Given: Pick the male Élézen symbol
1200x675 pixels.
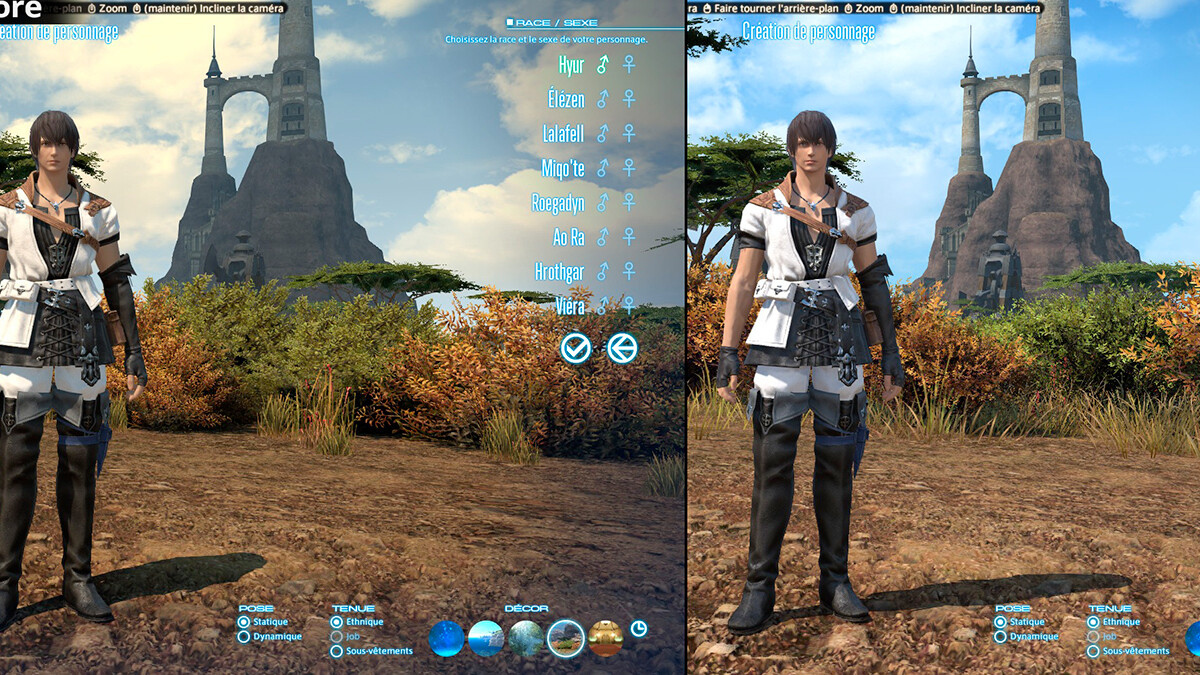Looking at the screenshot, I should point(602,99).
